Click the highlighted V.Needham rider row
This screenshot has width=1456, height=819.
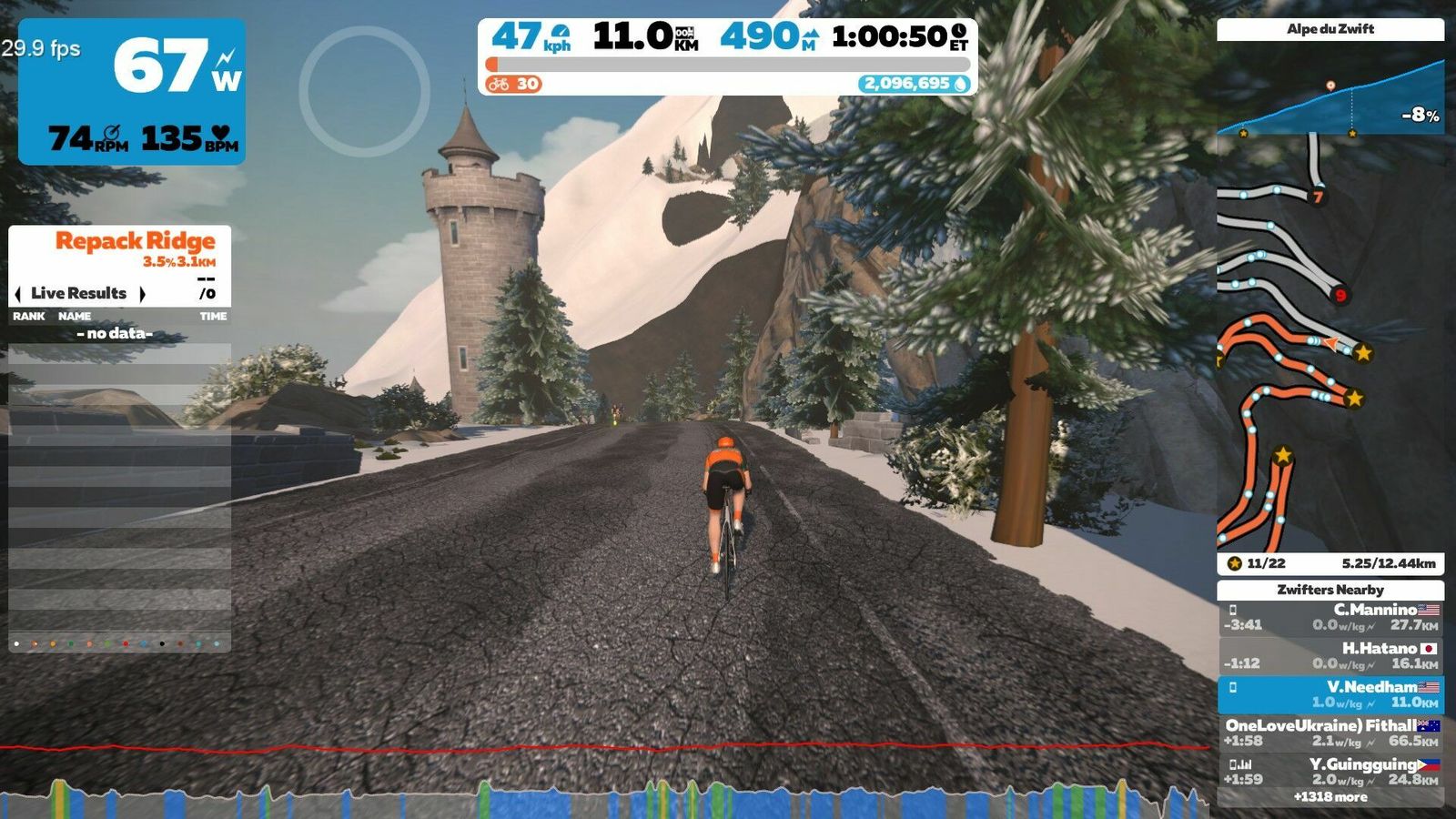[1330, 694]
